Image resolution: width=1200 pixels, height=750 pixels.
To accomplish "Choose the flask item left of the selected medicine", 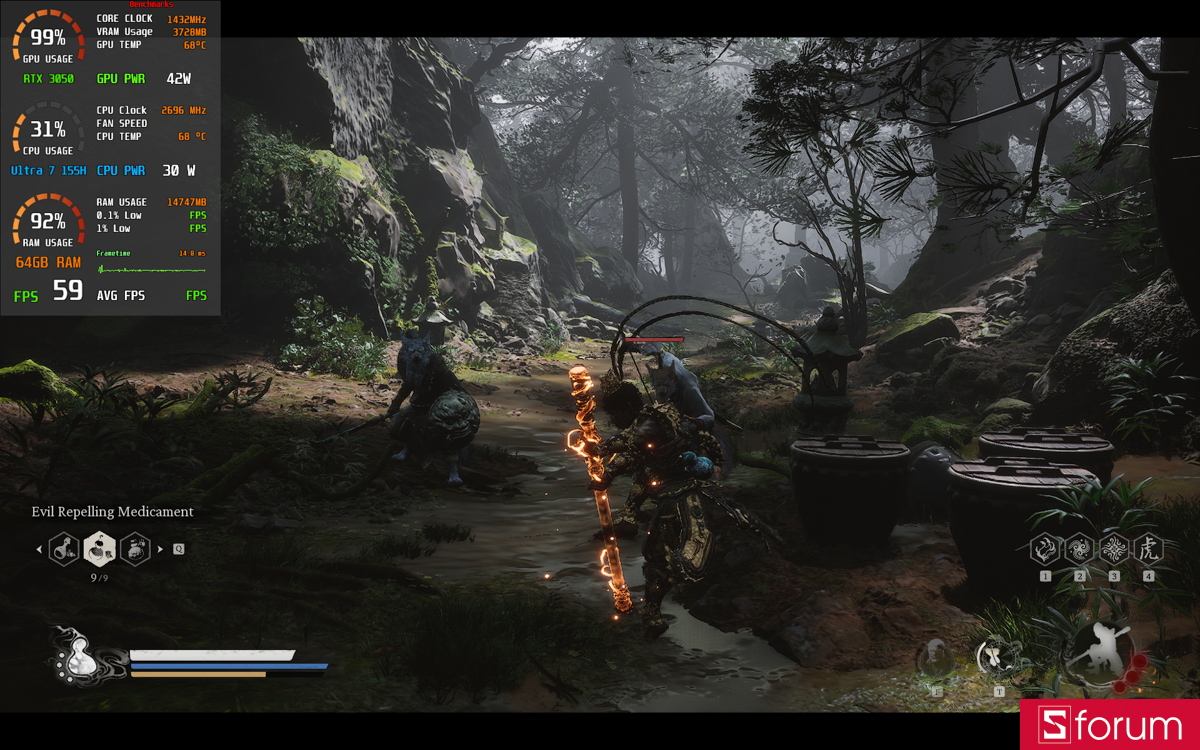I will coord(65,548).
